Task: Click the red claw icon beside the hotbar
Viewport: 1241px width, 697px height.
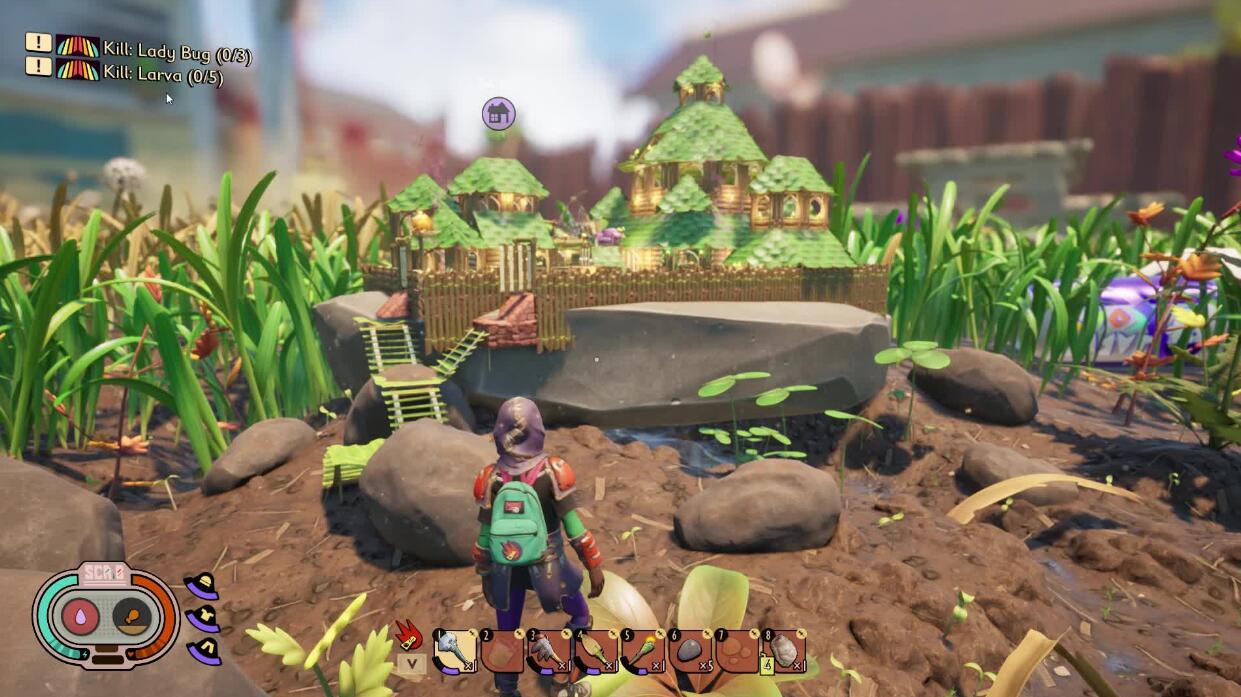Action: [x=410, y=636]
